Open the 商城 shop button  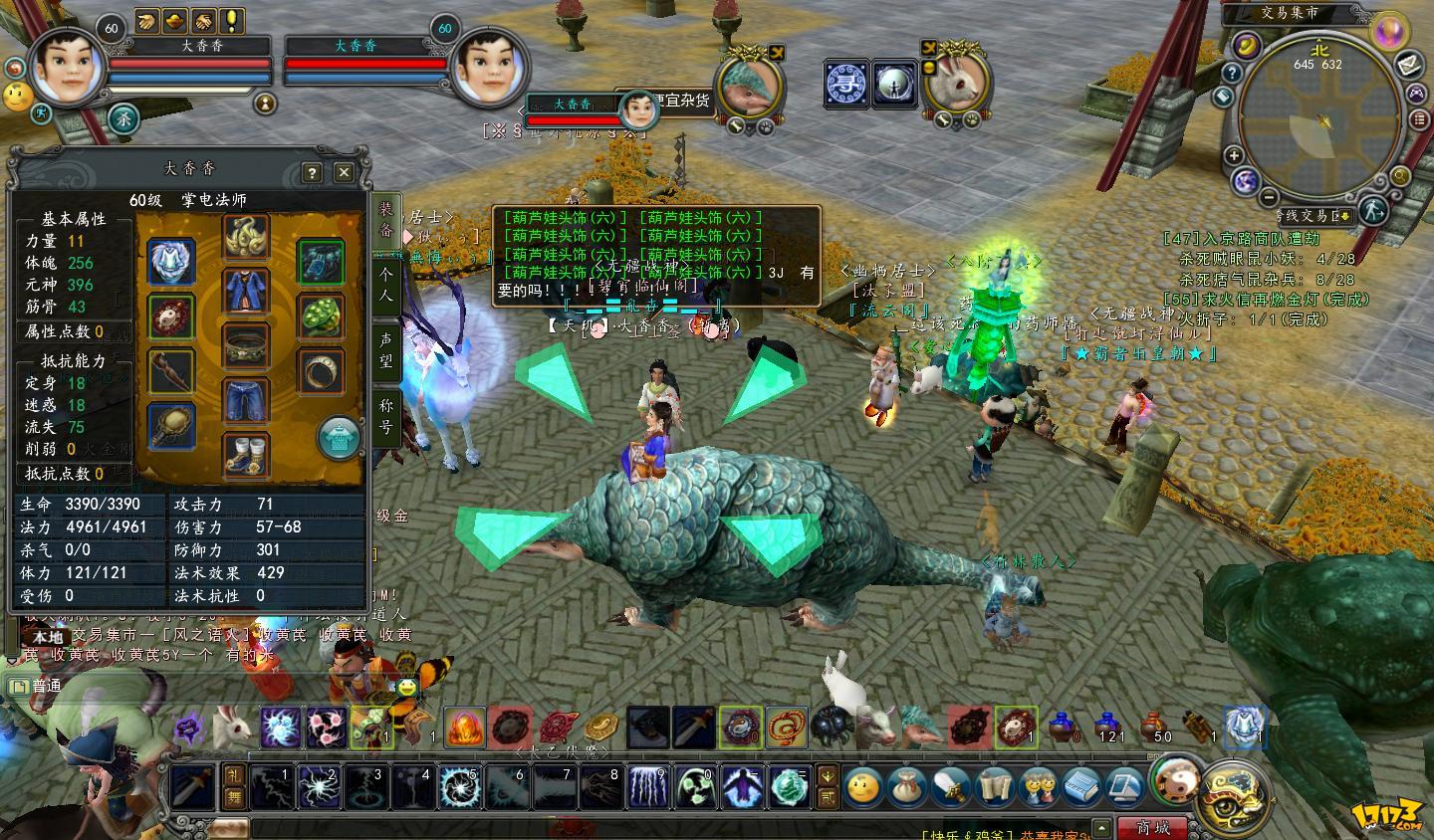[1153, 827]
